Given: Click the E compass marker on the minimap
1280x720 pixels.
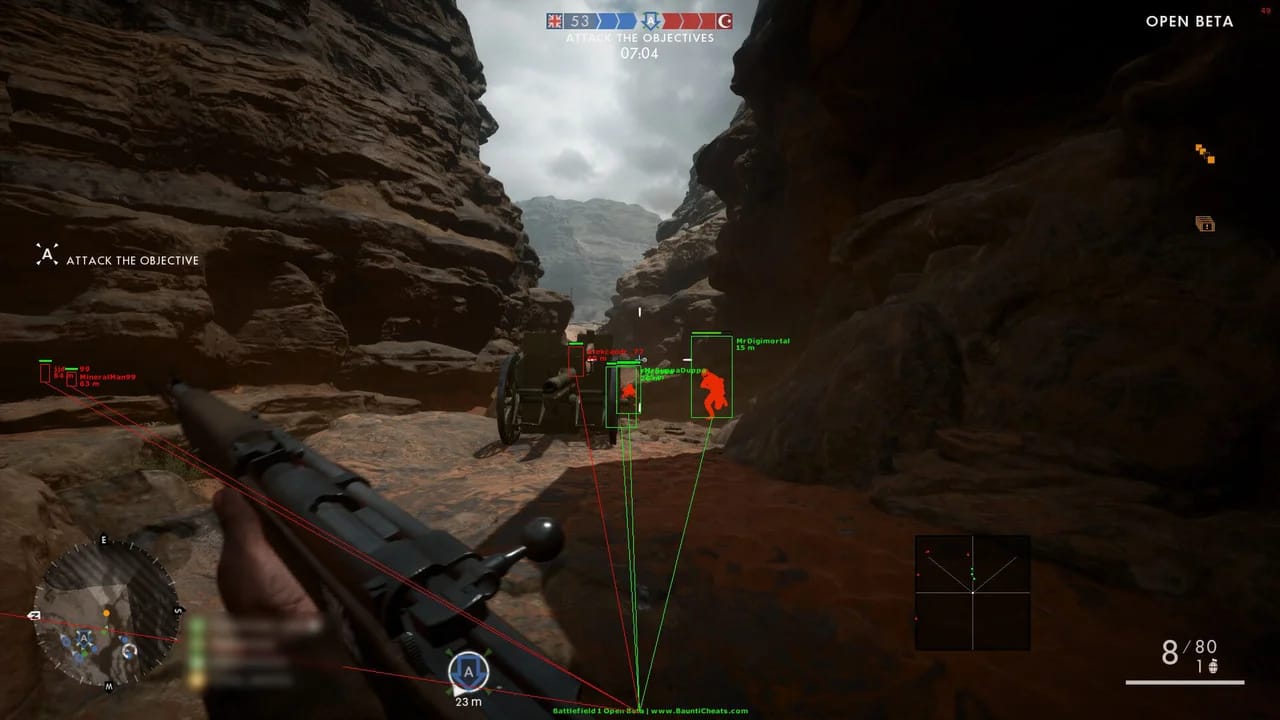Looking at the screenshot, I should coord(104,539).
